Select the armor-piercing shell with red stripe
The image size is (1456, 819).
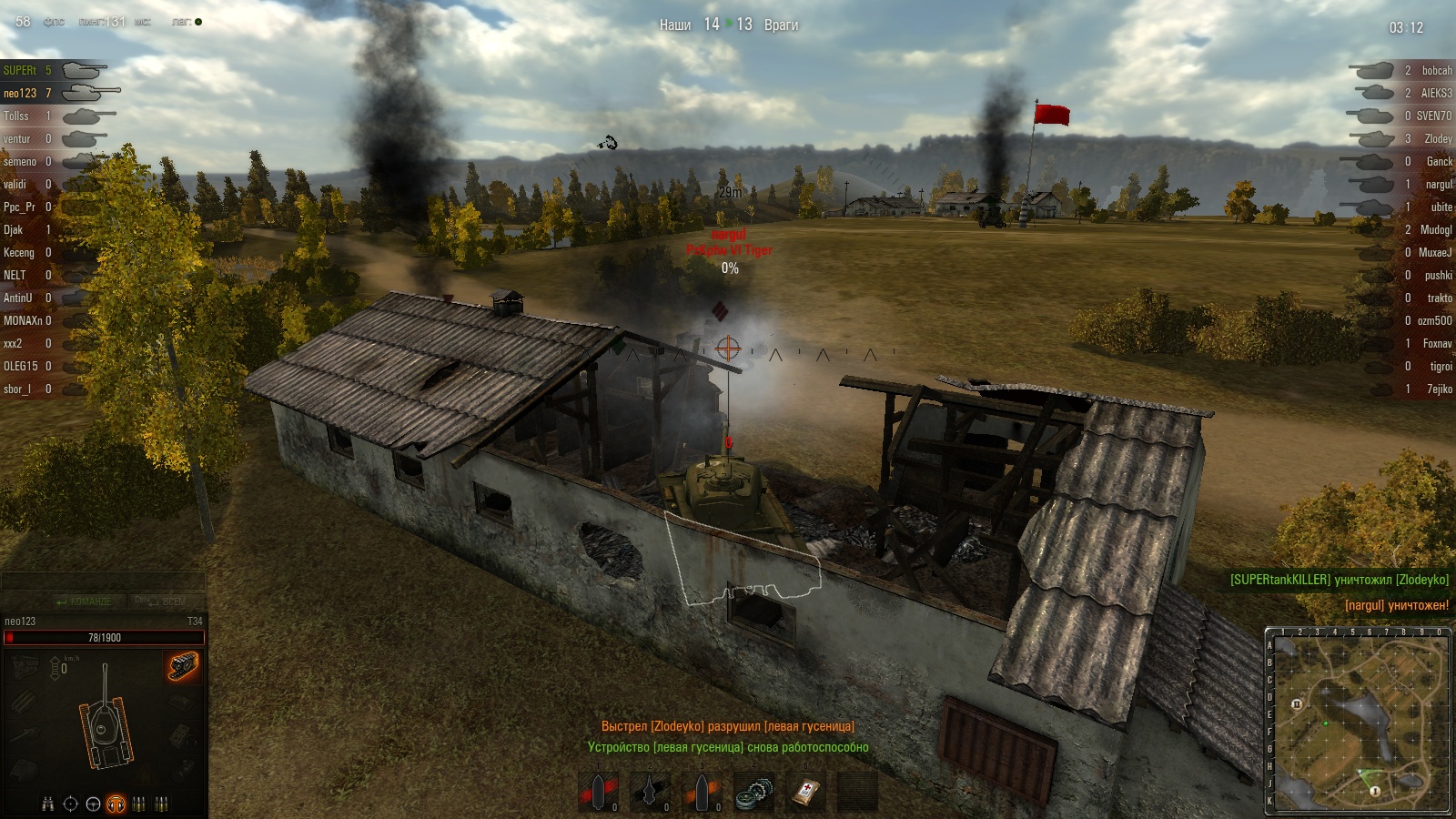point(598,792)
